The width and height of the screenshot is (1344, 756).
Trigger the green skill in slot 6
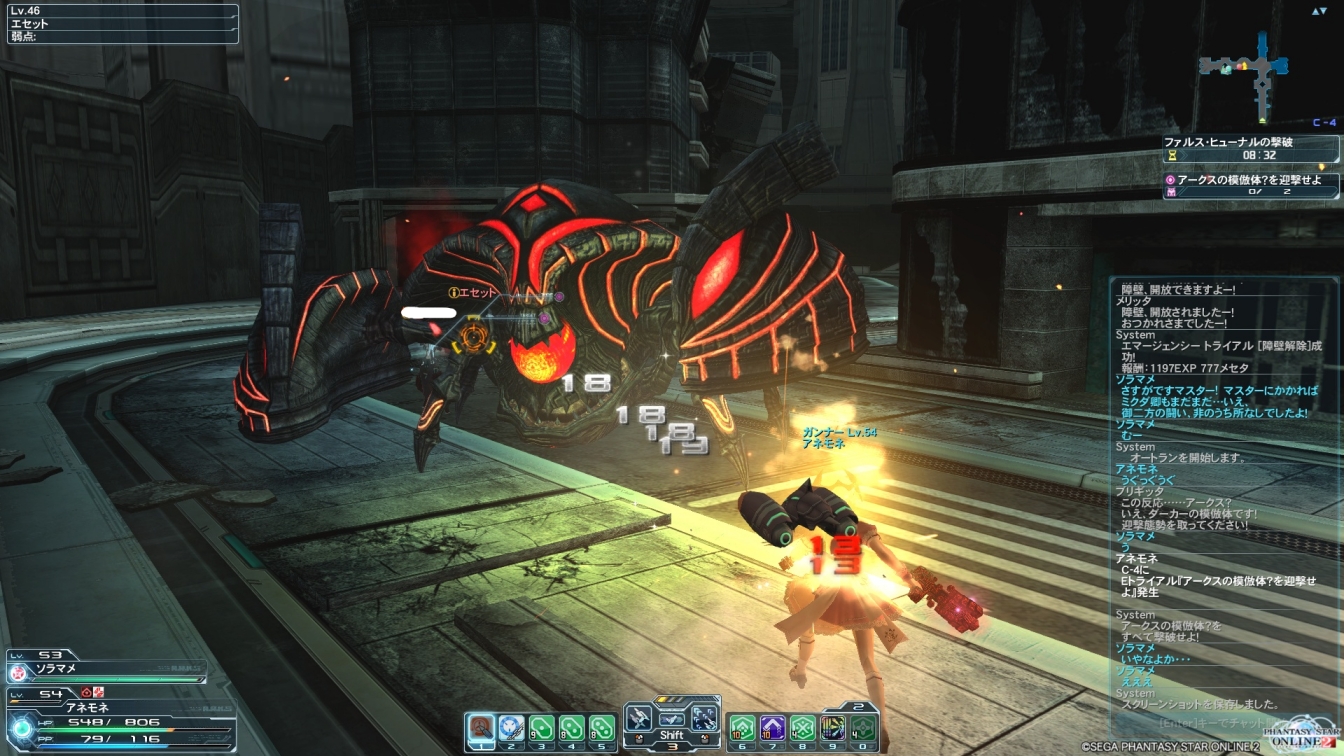tap(742, 727)
